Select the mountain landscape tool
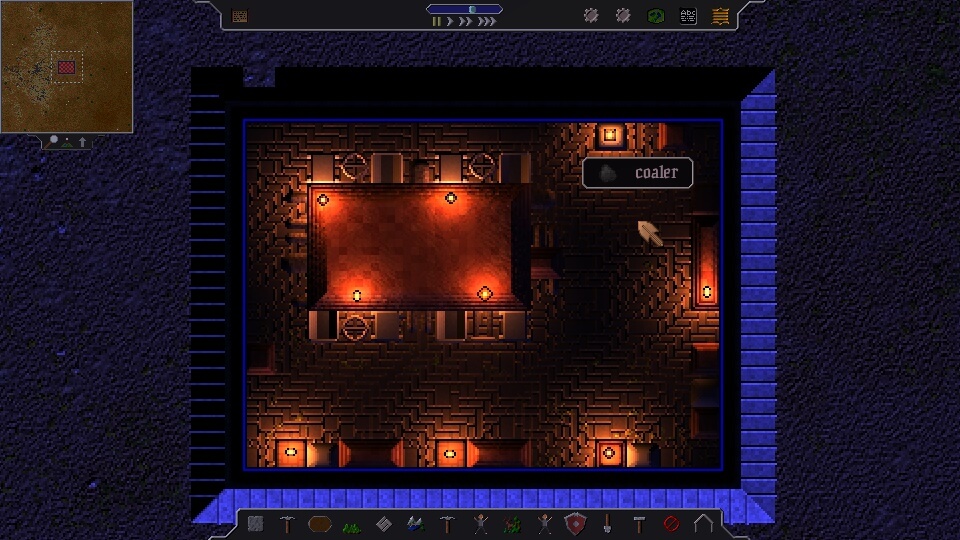 (416, 523)
